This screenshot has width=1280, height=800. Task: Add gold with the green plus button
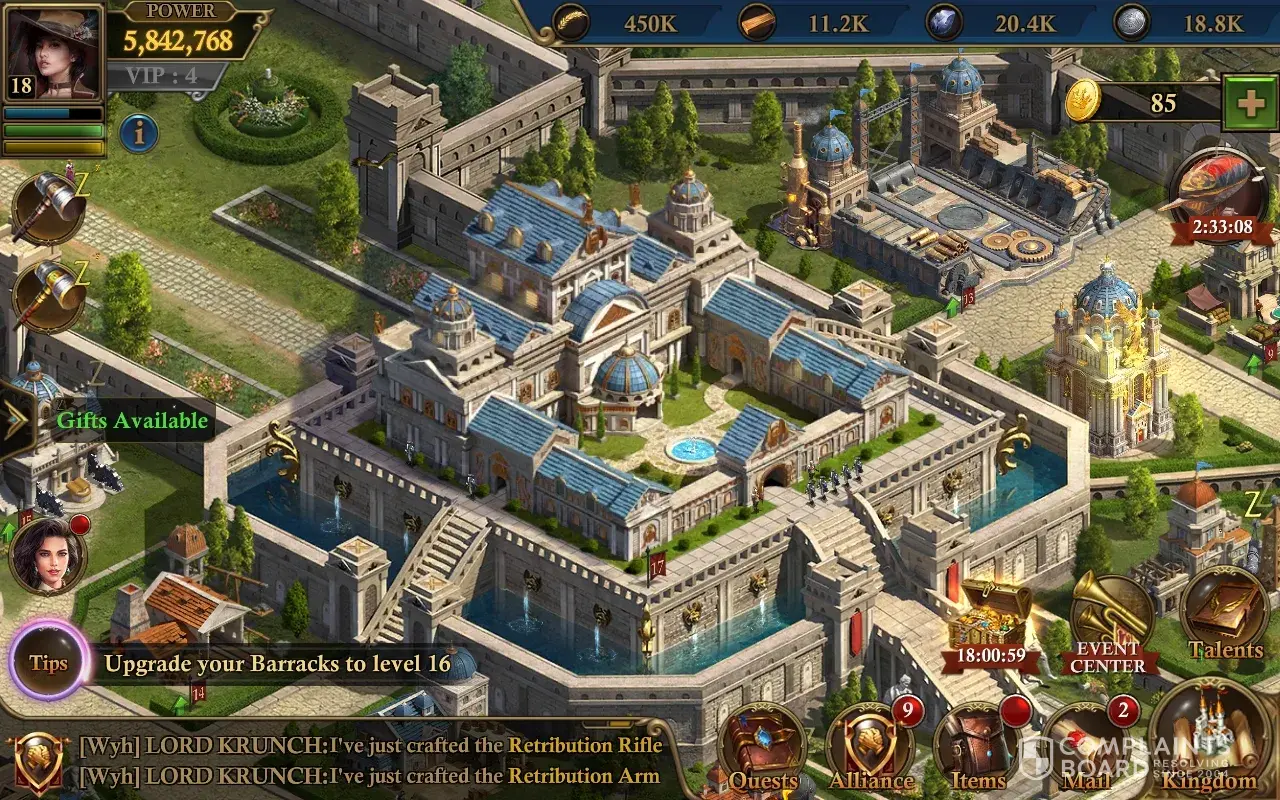(x=1248, y=104)
